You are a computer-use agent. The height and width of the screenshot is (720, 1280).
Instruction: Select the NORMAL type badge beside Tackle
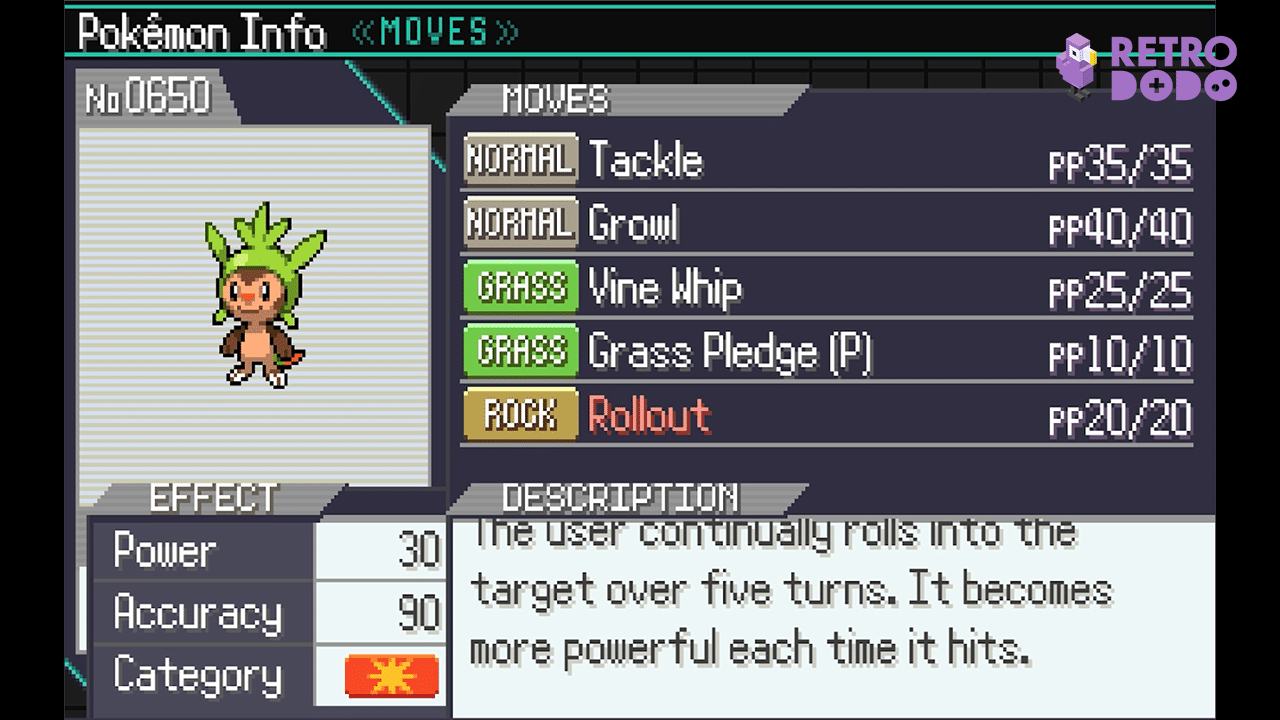(x=519, y=160)
